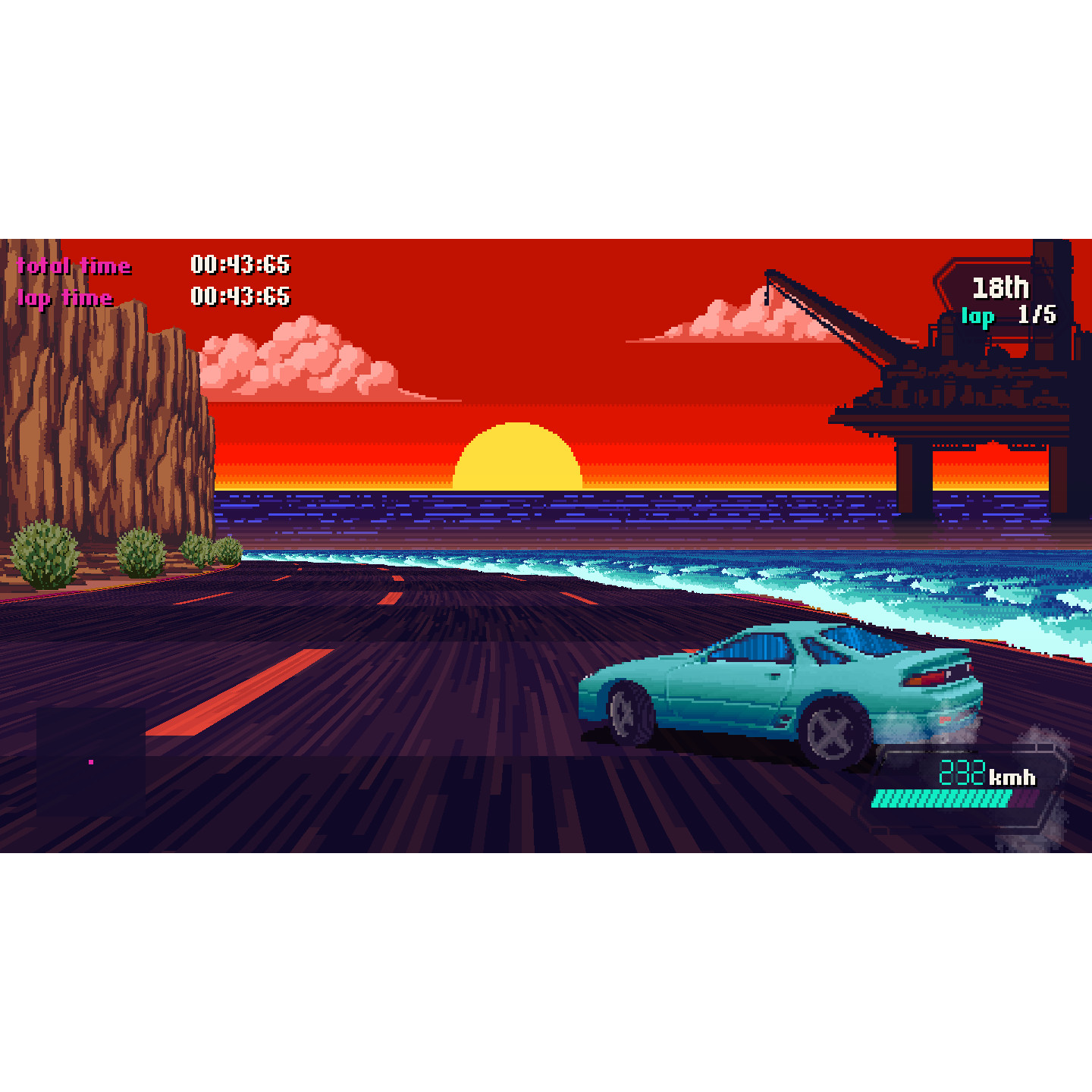Select the 18th position badge
The width and height of the screenshot is (1092, 1092).
coord(1001,287)
